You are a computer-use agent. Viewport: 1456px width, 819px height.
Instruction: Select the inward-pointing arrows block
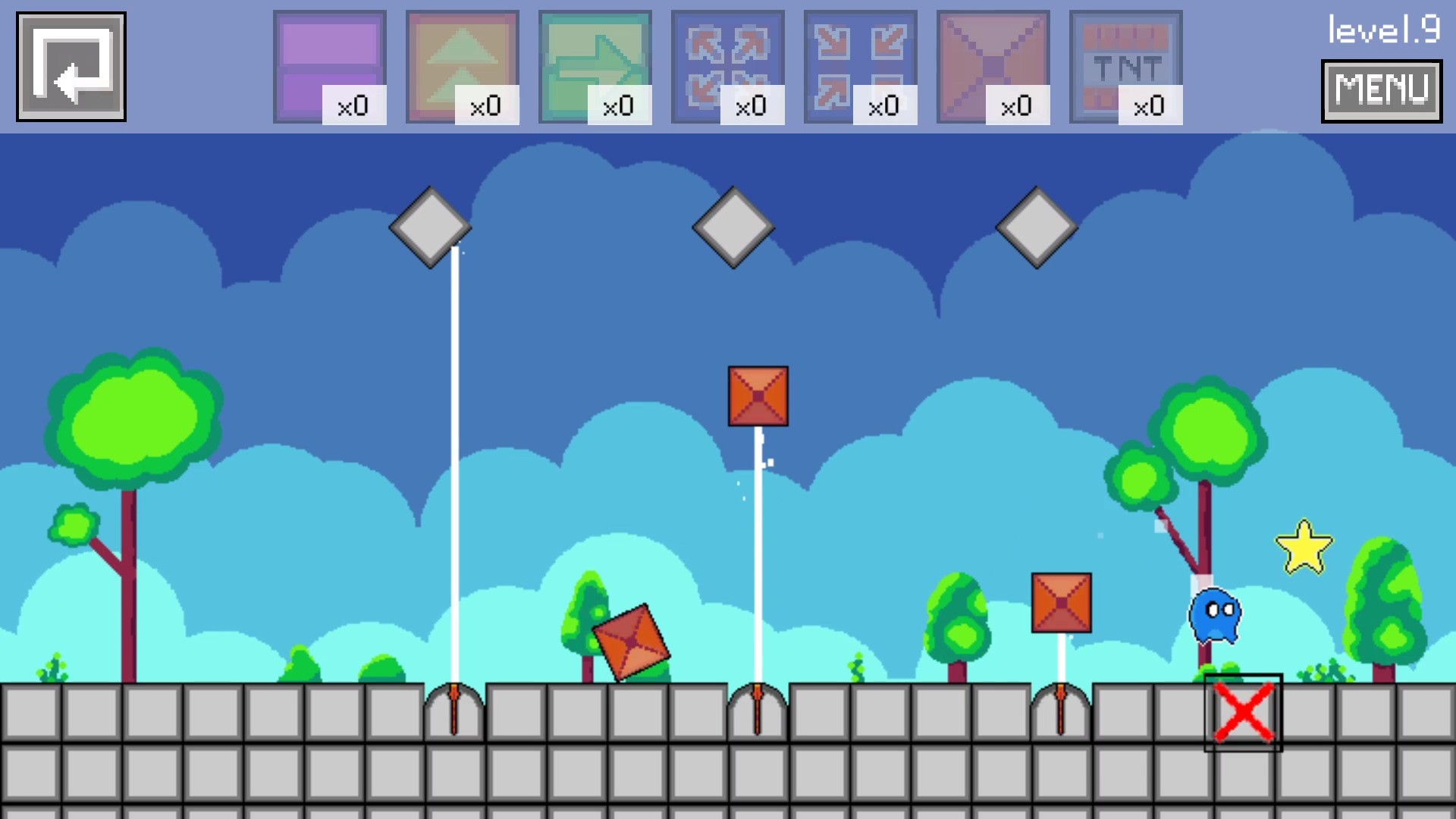(861, 64)
